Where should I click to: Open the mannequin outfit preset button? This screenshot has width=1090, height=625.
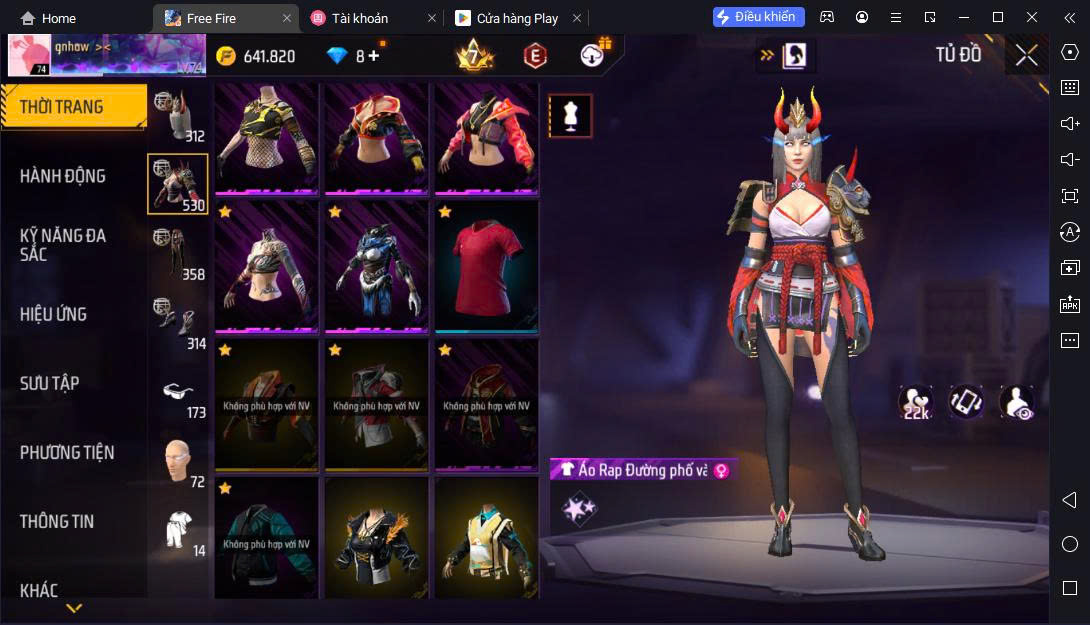point(570,116)
